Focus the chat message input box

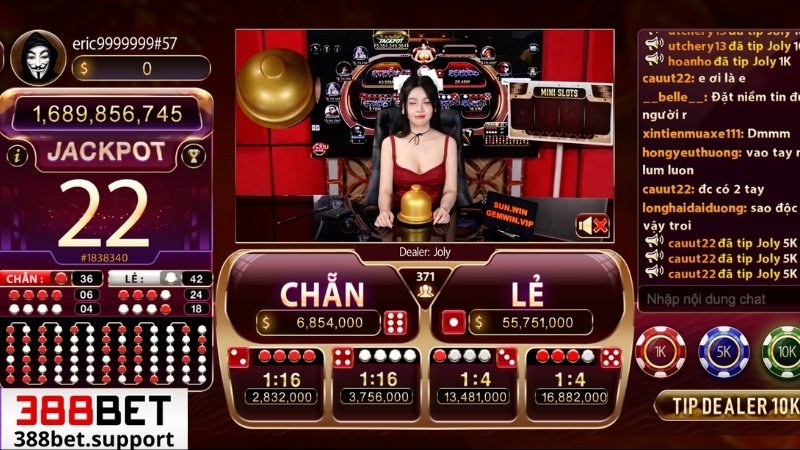pyautogui.click(x=715, y=298)
